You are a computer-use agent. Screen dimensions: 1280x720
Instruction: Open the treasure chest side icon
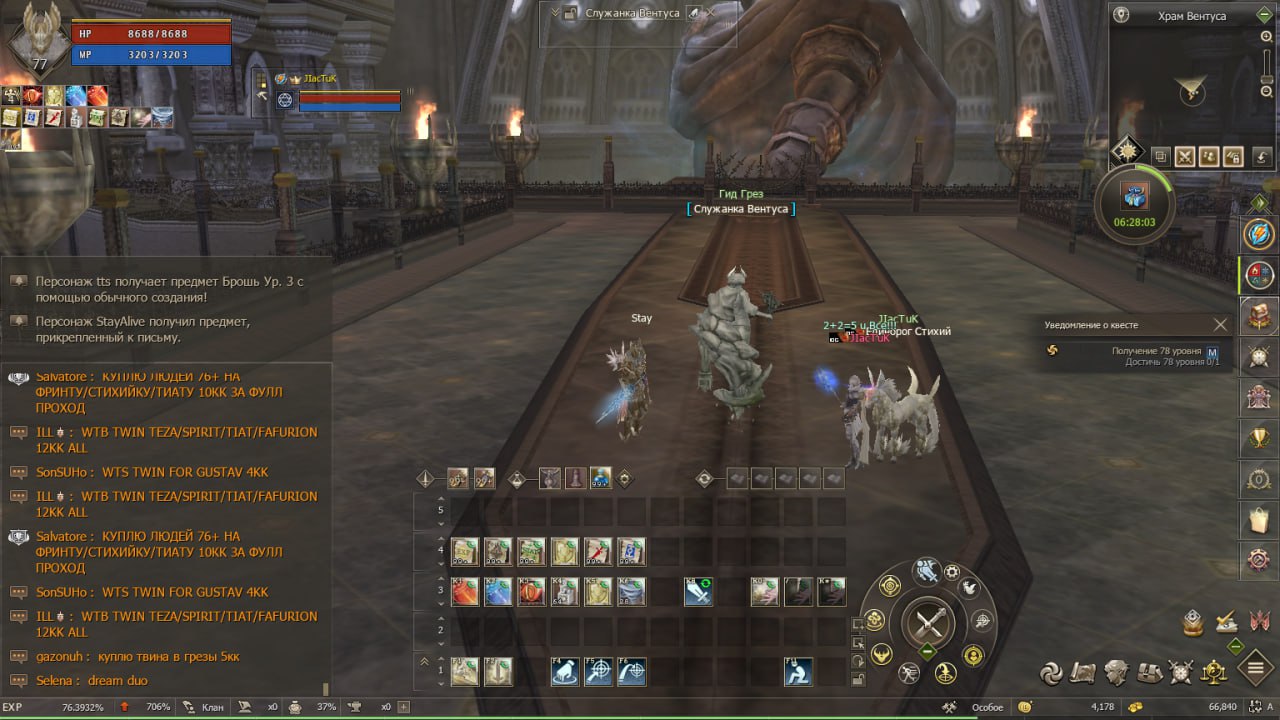[x=1259, y=316]
